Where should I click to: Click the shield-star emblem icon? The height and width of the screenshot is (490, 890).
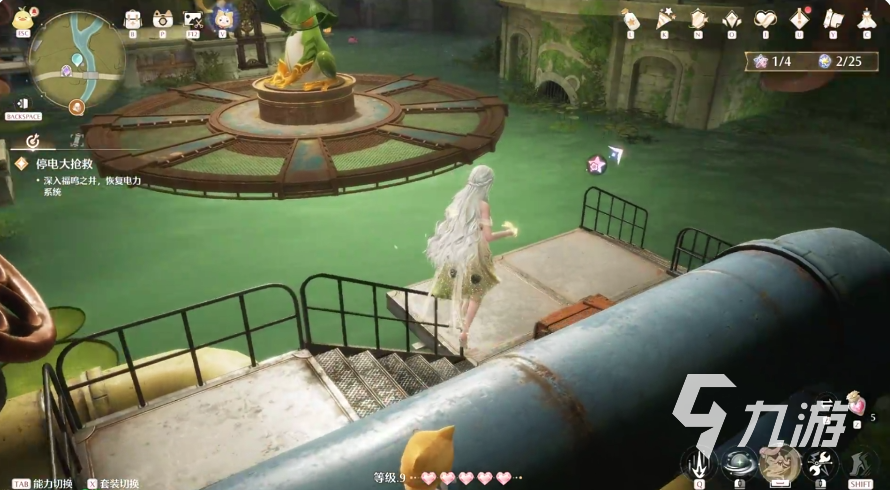coord(698,18)
